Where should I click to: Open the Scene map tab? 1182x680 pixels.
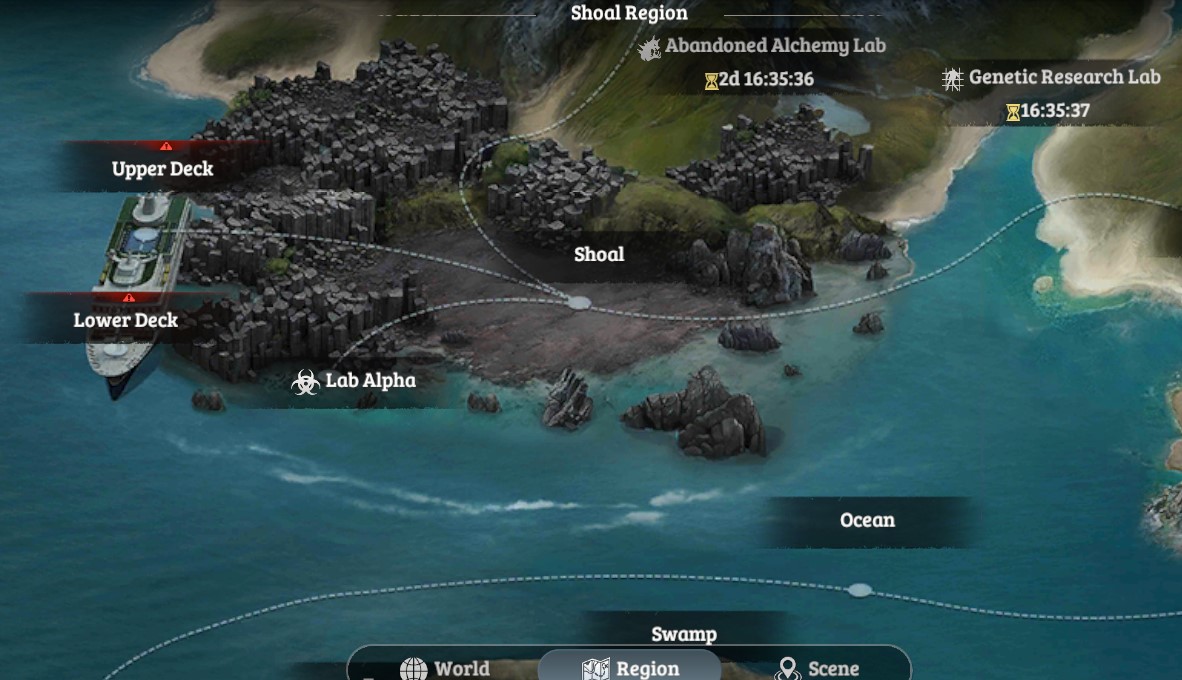coord(818,668)
